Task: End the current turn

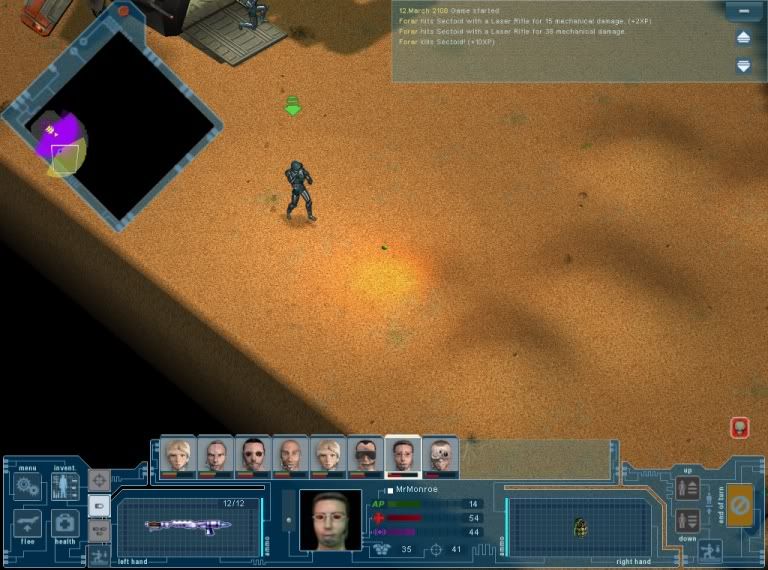Action: point(739,505)
